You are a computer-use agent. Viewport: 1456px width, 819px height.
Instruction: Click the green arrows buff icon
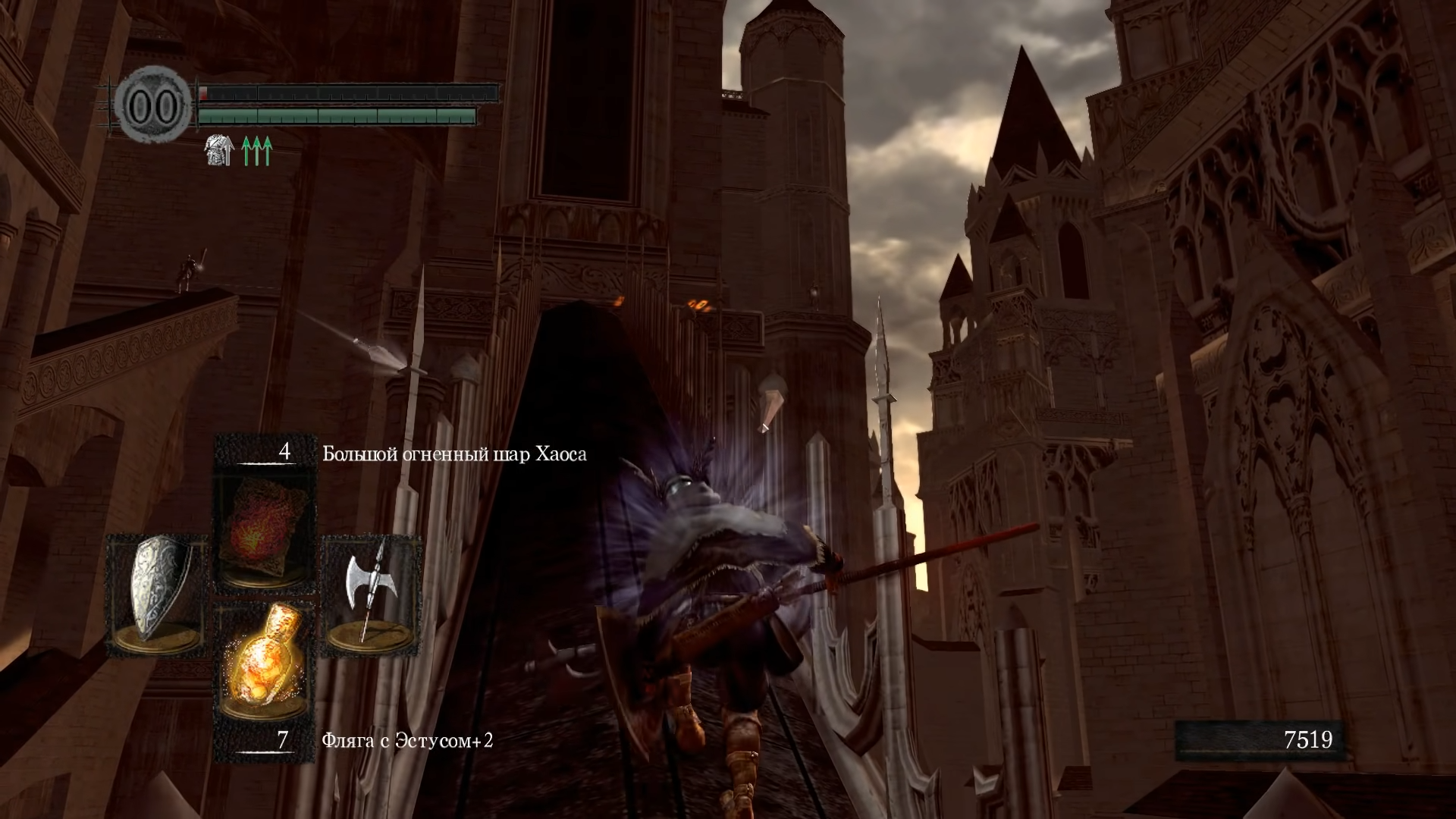(256, 152)
